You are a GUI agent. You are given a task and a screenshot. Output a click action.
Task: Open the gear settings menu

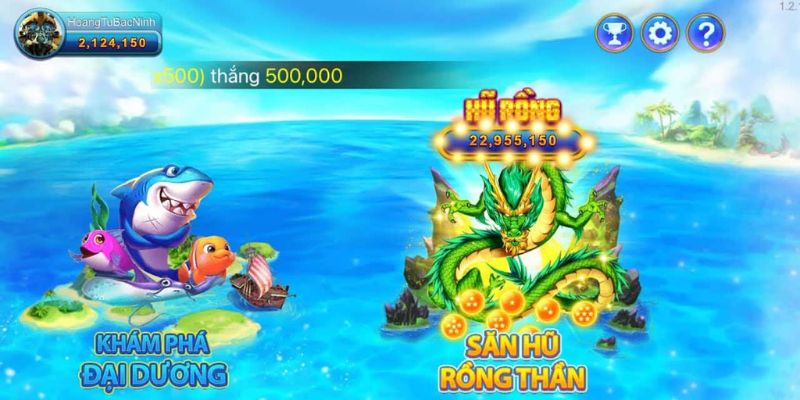(x=659, y=35)
